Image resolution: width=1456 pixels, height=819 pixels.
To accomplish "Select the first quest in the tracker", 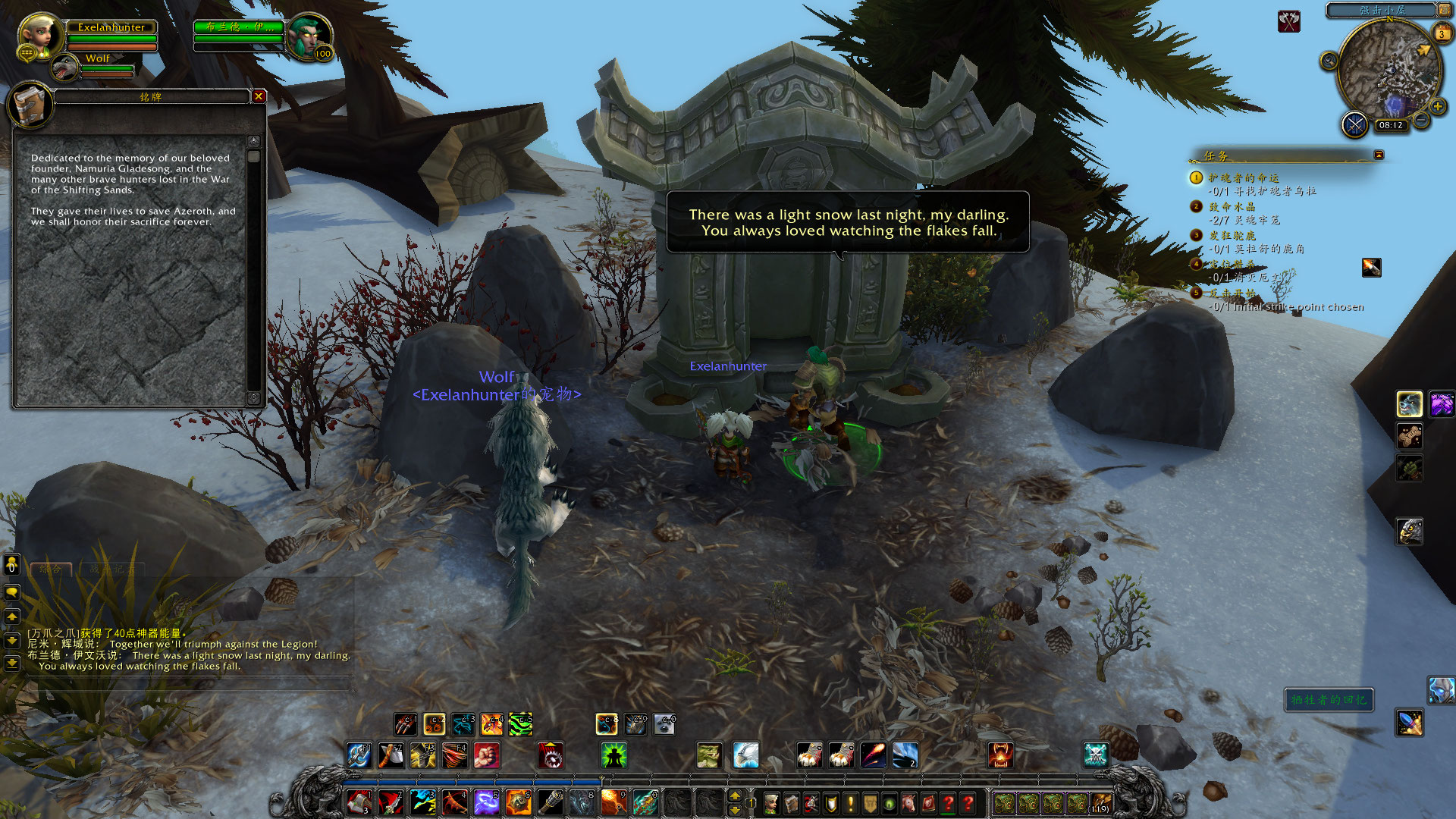I will [x=1244, y=177].
